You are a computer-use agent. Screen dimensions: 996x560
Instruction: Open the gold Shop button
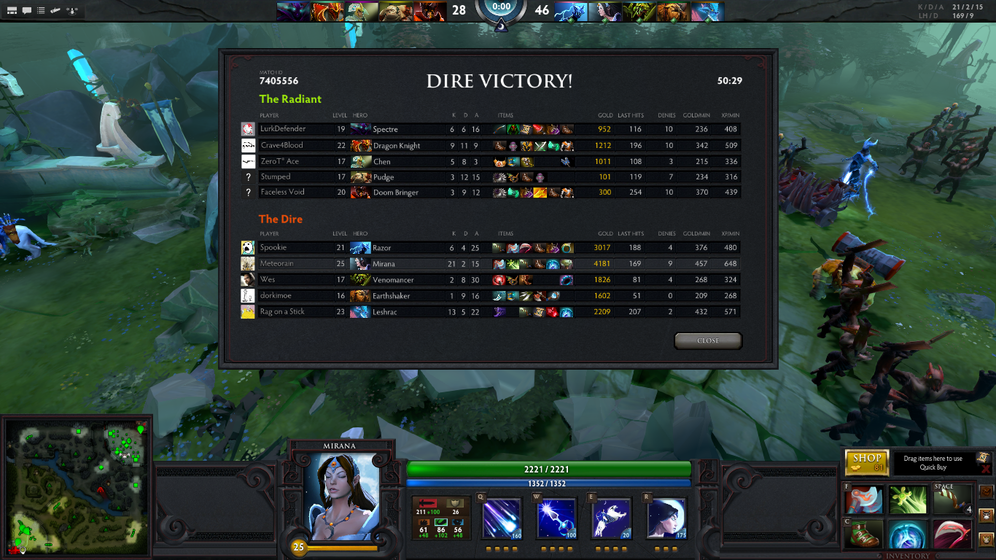click(866, 462)
